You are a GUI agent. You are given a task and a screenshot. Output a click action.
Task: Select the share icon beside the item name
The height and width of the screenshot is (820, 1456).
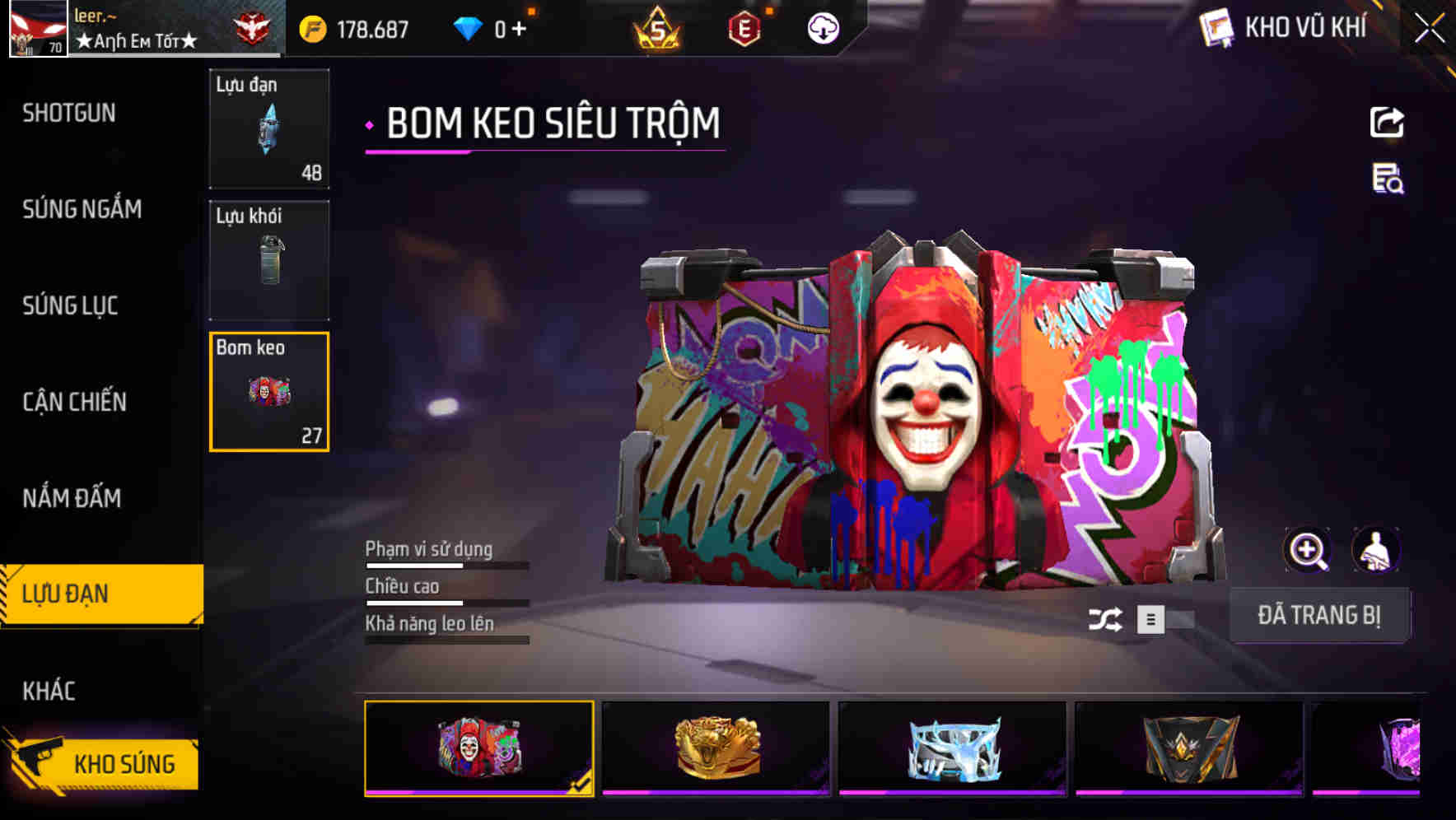1388,122
